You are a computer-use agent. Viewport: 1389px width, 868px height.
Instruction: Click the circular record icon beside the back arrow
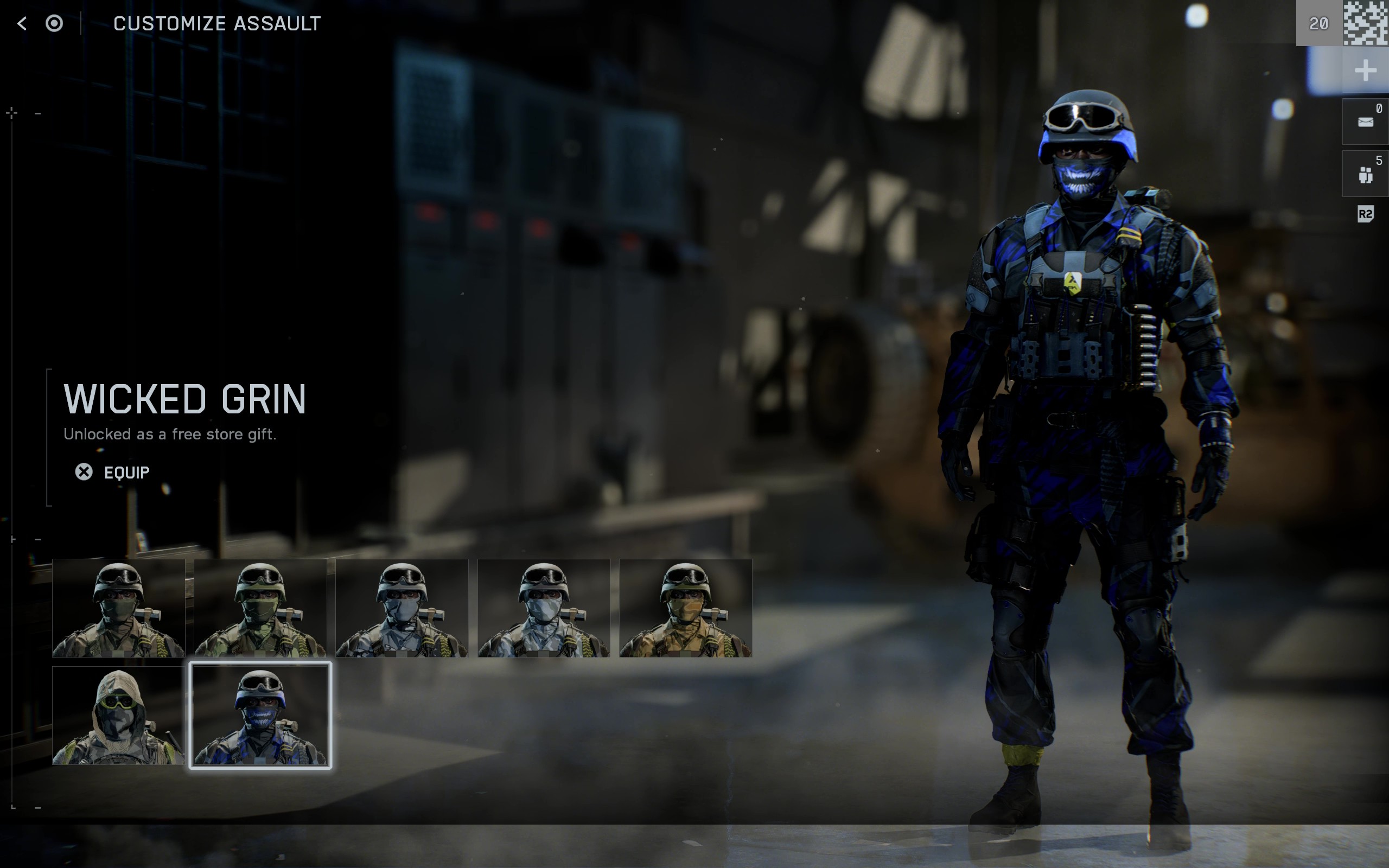(x=54, y=24)
